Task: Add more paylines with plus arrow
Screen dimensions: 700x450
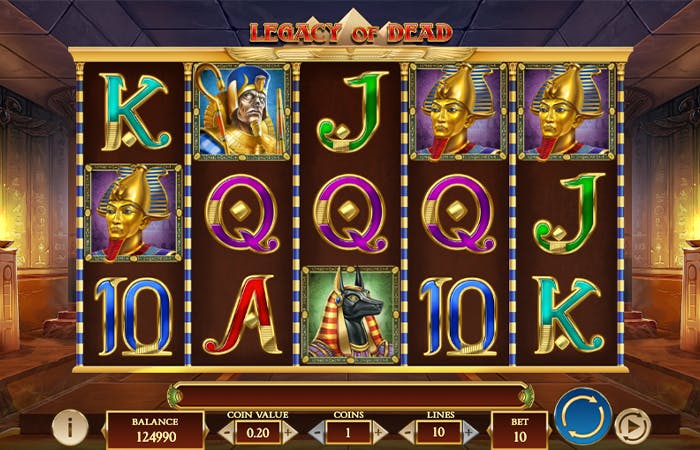Action: 470,432
